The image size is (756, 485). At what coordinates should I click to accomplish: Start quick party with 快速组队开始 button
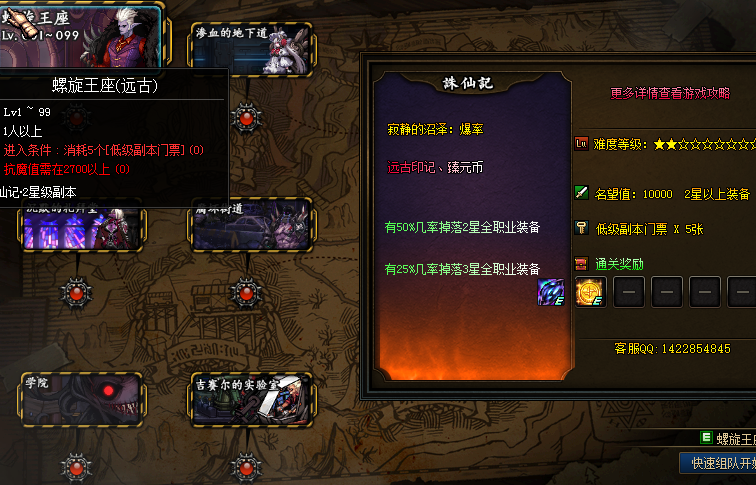coord(719,464)
